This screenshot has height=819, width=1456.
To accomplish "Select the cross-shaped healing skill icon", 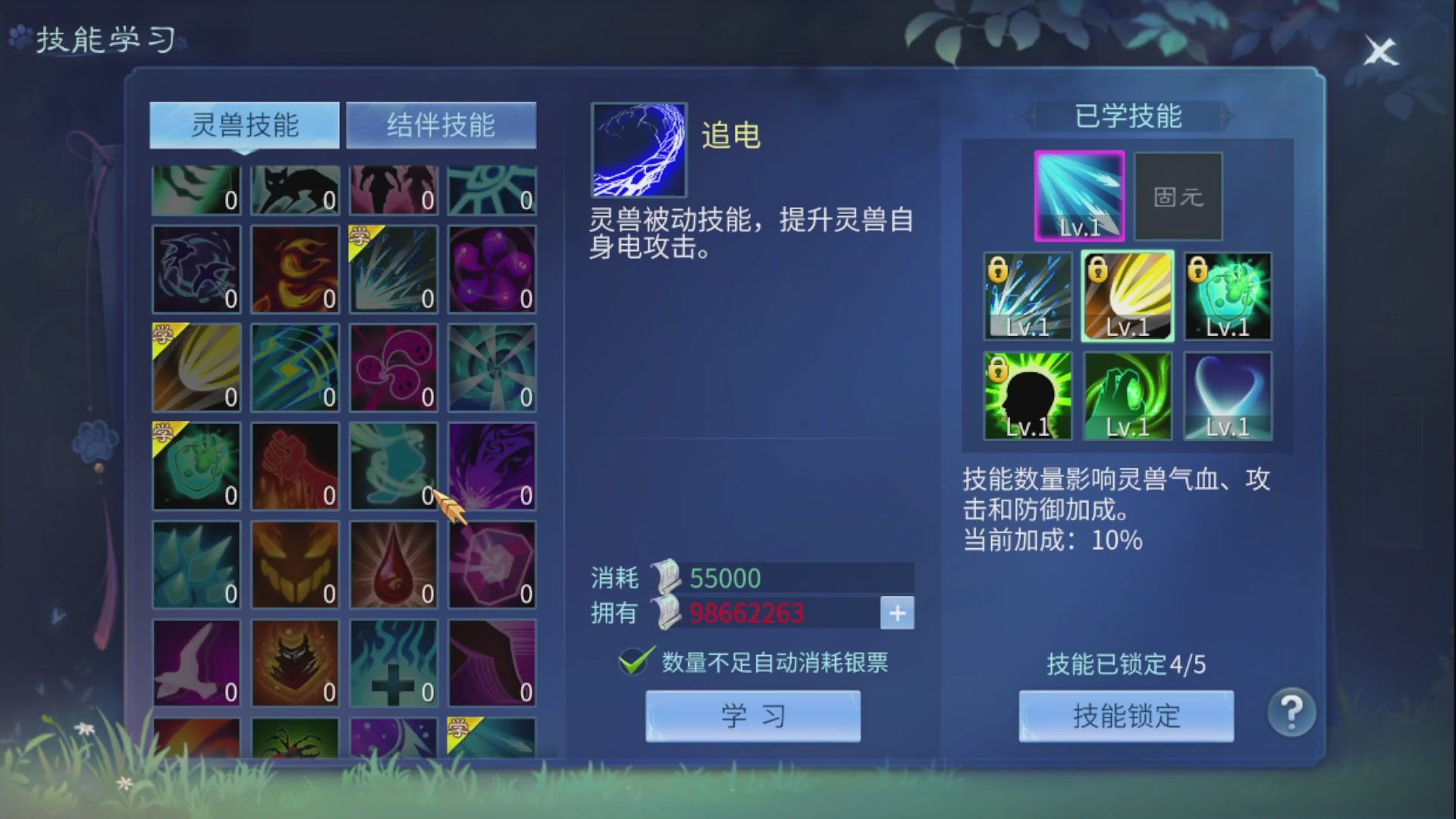I will pyautogui.click(x=393, y=664).
